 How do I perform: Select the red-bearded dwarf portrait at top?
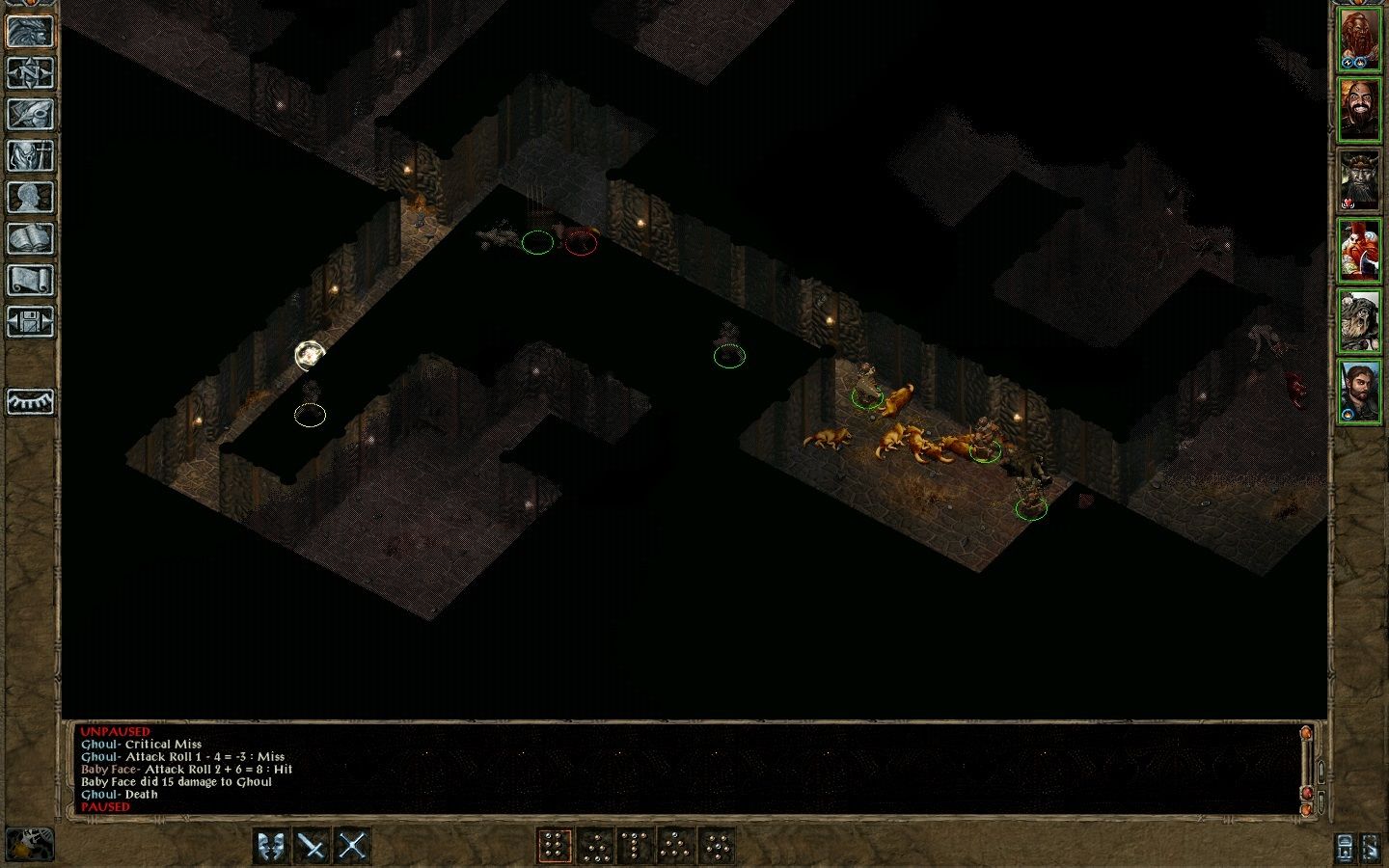point(1360,41)
